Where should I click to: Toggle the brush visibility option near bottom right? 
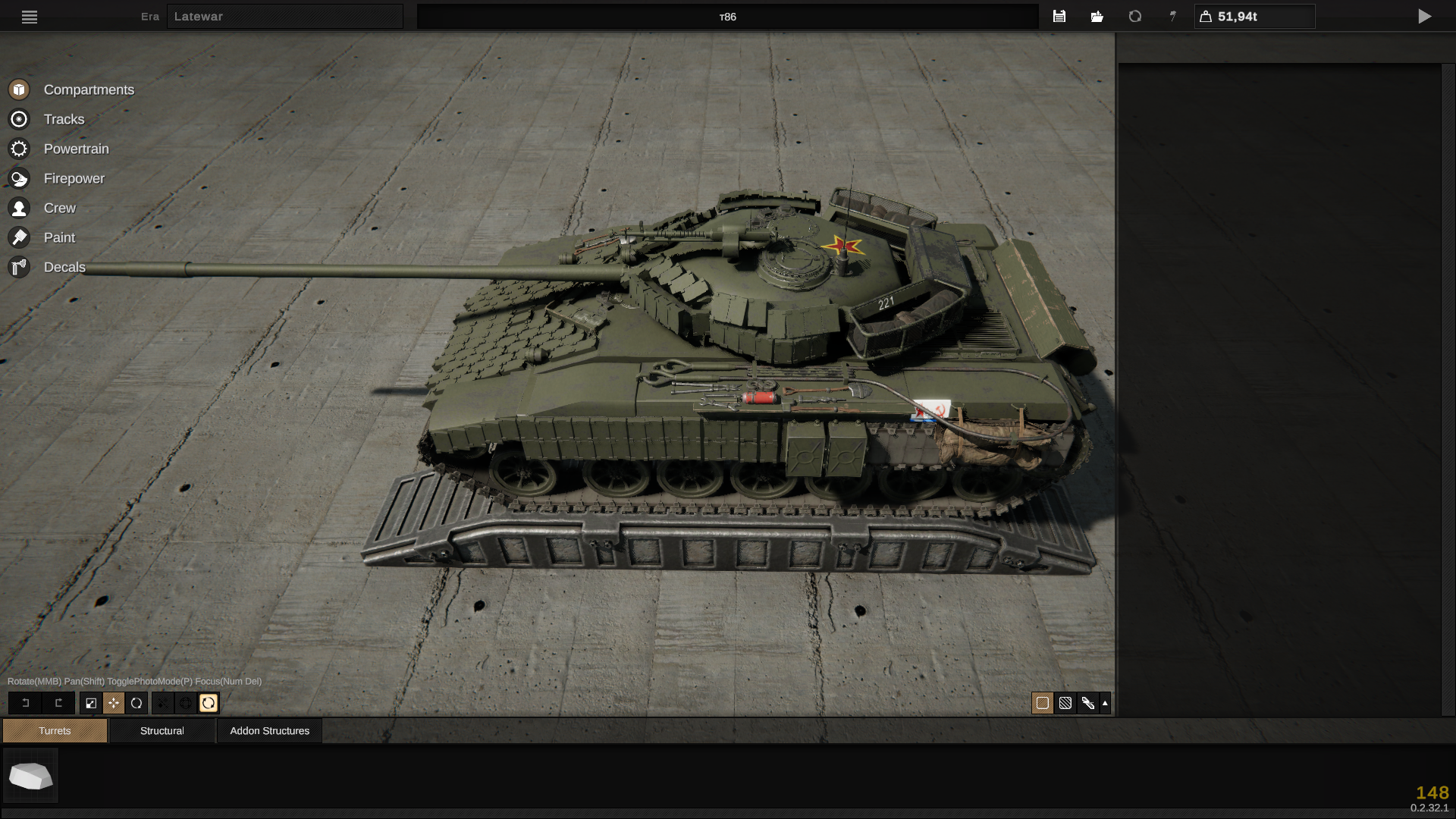[x=1089, y=703]
